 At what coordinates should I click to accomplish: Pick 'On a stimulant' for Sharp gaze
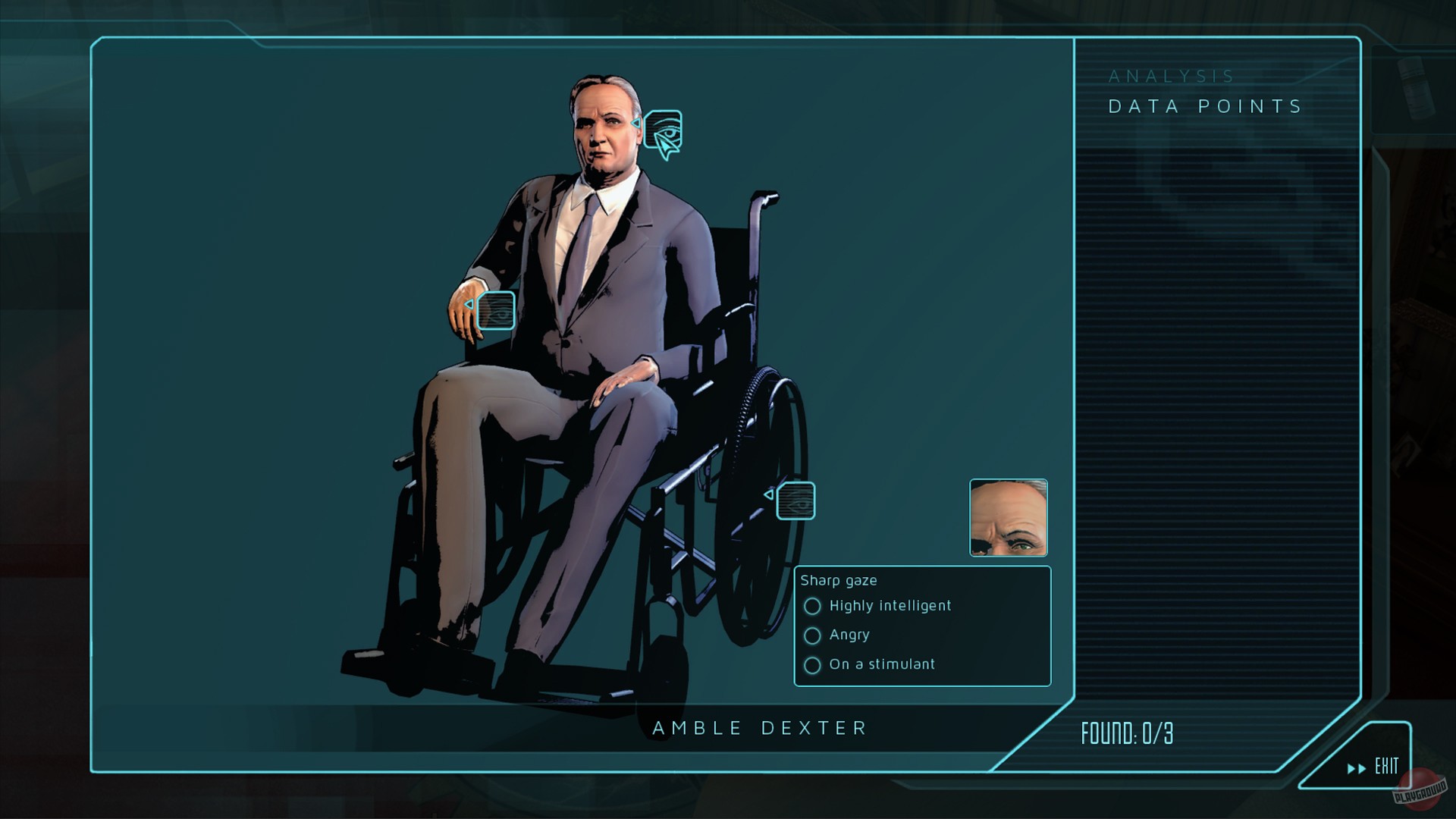coord(813,665)
